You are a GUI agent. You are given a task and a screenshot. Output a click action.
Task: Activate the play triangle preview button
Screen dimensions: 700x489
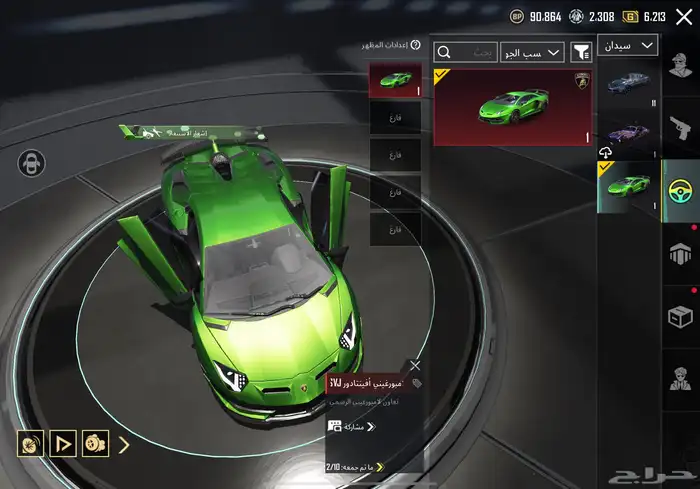(x=63, y=442)
